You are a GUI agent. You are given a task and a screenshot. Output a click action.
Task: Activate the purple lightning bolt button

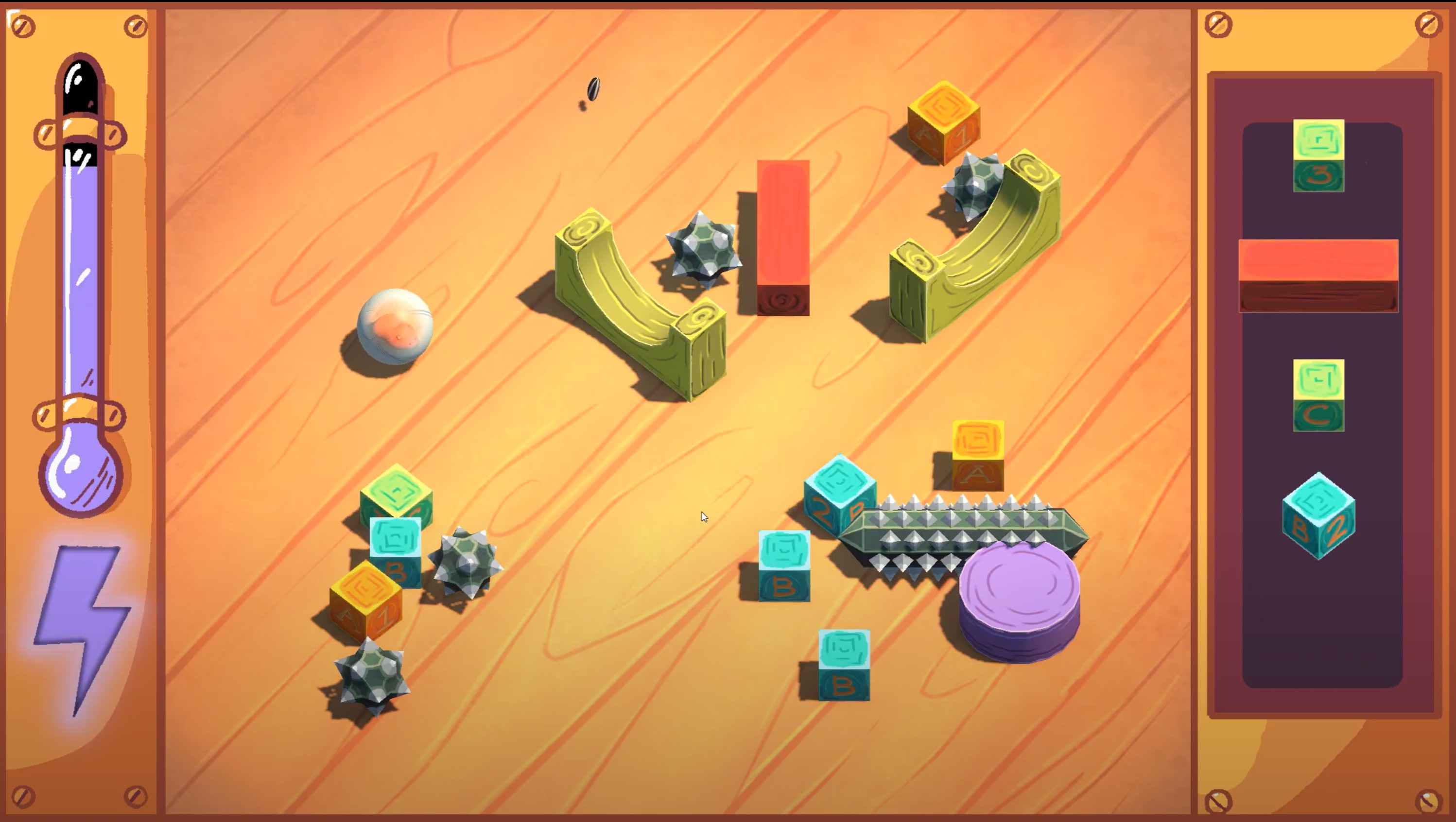[84, 621]
